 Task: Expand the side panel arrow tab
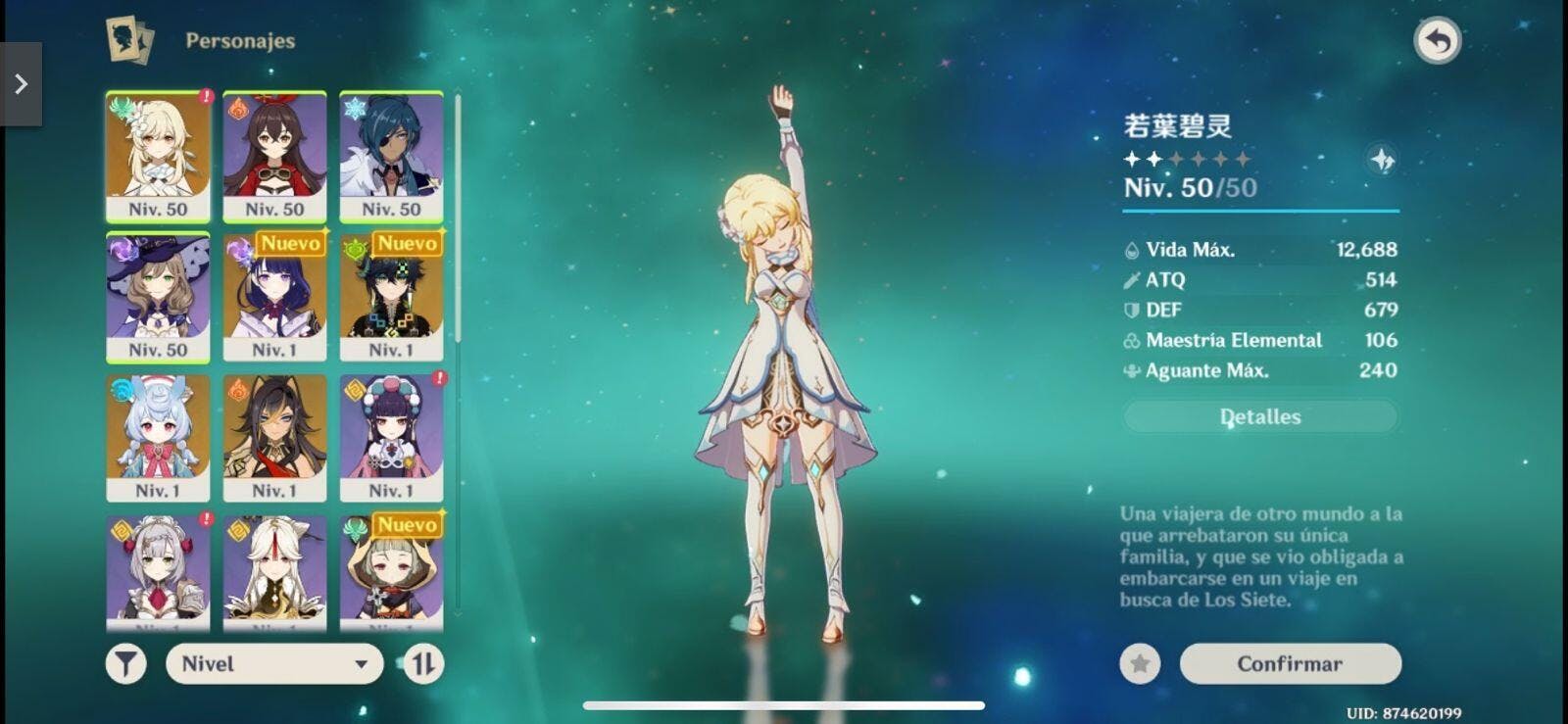point(21,84)
